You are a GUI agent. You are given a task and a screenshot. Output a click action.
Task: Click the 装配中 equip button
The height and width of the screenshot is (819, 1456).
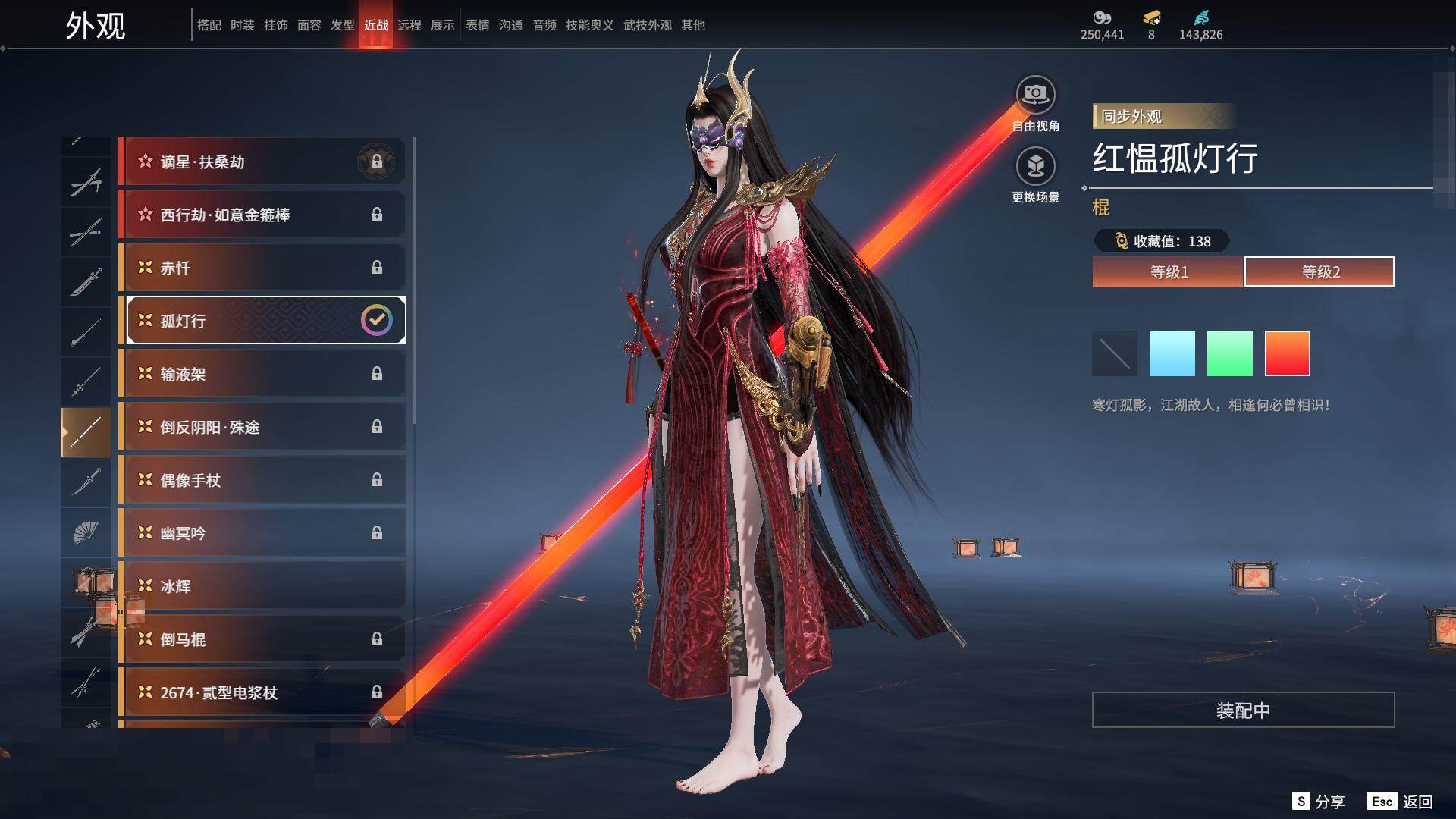(1243, 710)
